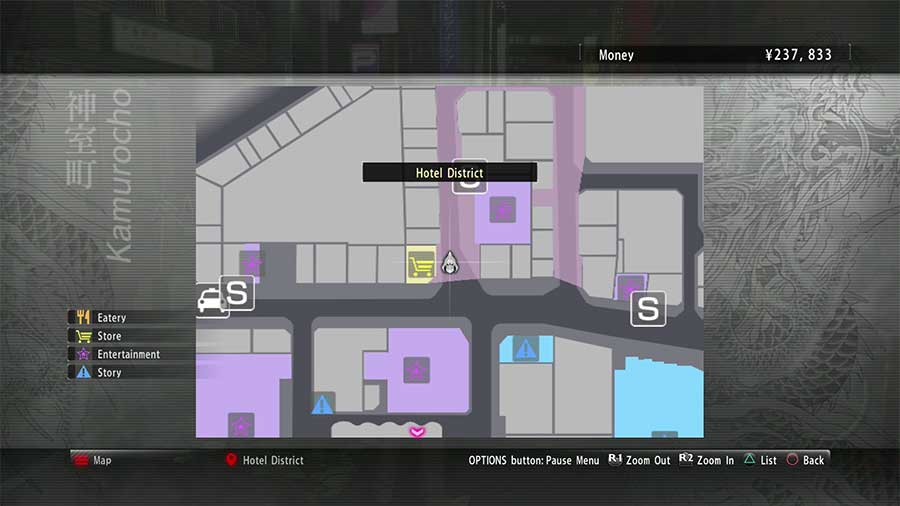This screenshot has height=506, width=900.
Task: Click the Hotel District label above the map cursor
Action: tap(449, 173)
